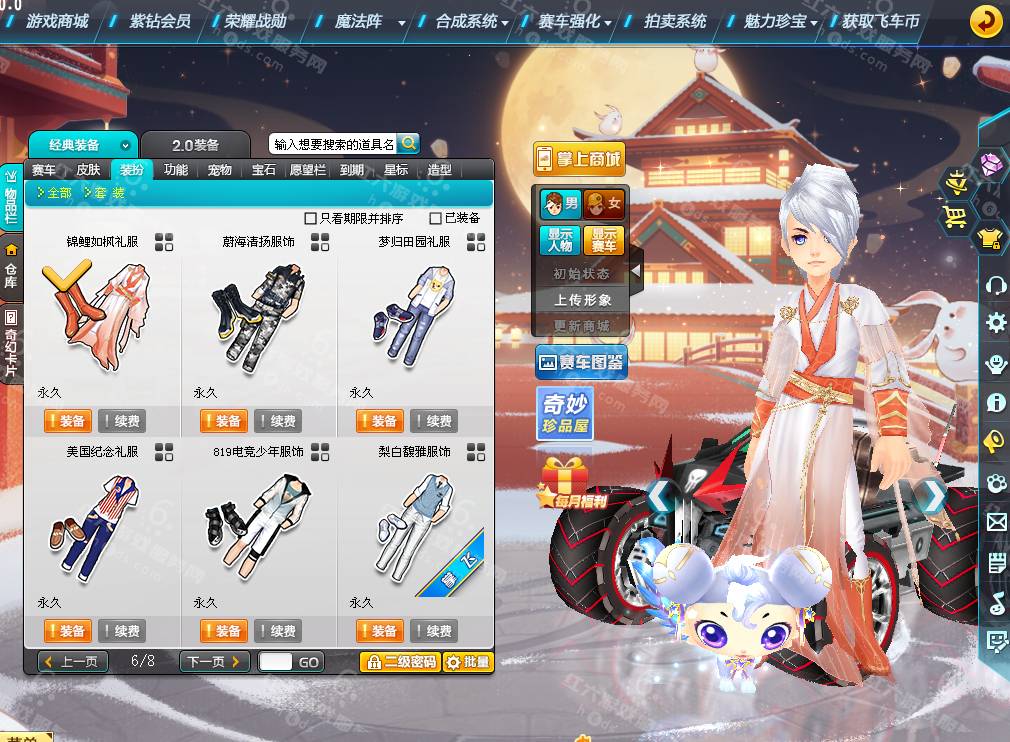Open the 游戏商城 game shop menu
Viewport: 1010px width, 742px height.
pos(57,21)
